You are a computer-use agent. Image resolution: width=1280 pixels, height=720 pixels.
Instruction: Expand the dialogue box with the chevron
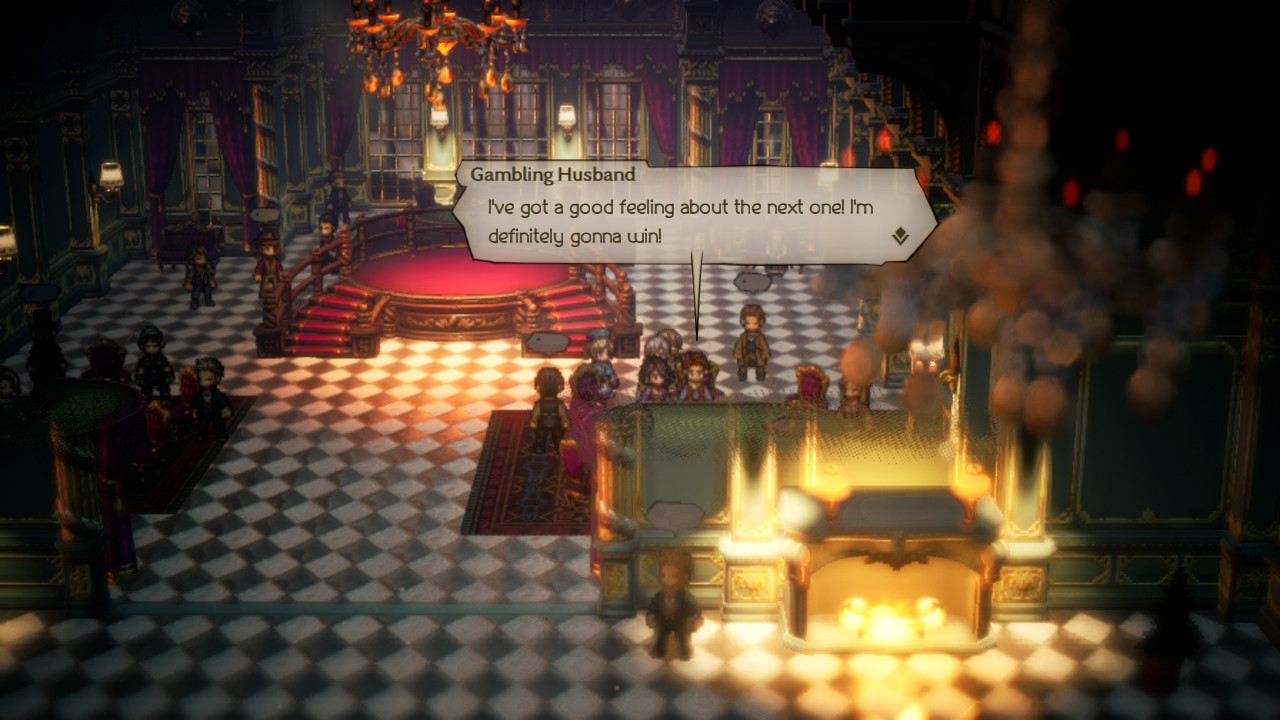tap(900, 235)
